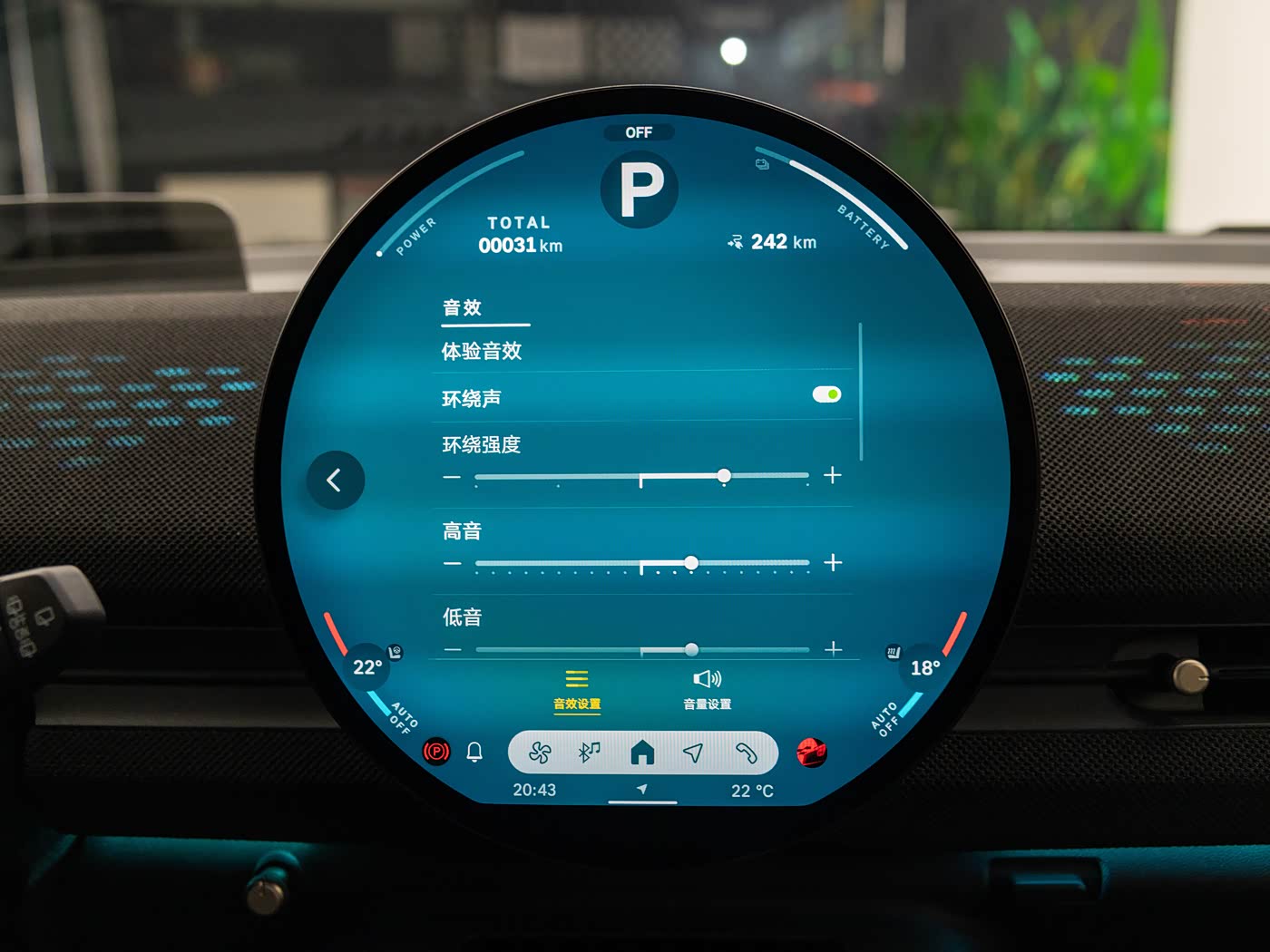
Task: Open the Bluetooth music icon
Action: coord(590,753)
